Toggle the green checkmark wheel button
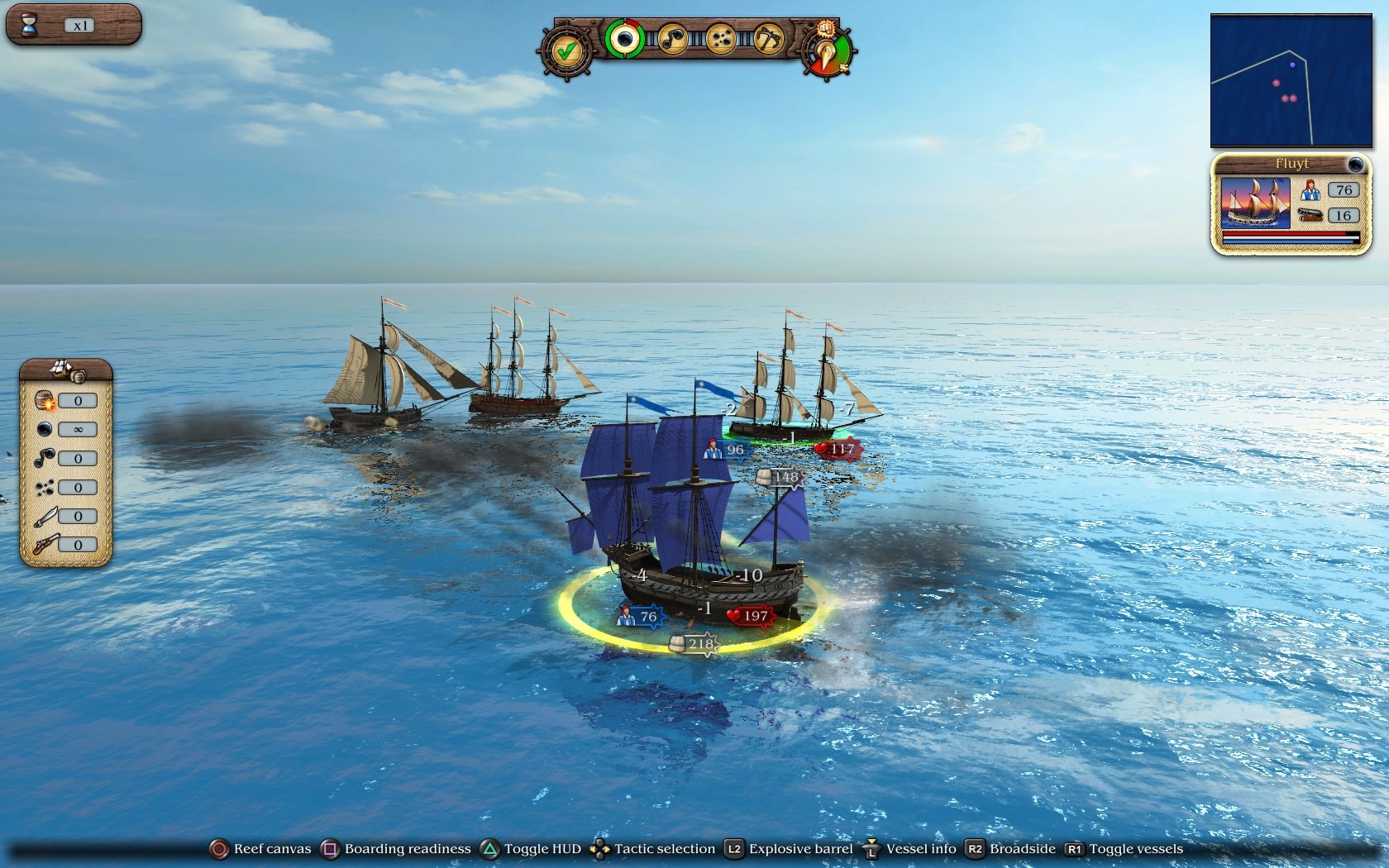The height and width of the screenshot is (868, 1389). 566,51
